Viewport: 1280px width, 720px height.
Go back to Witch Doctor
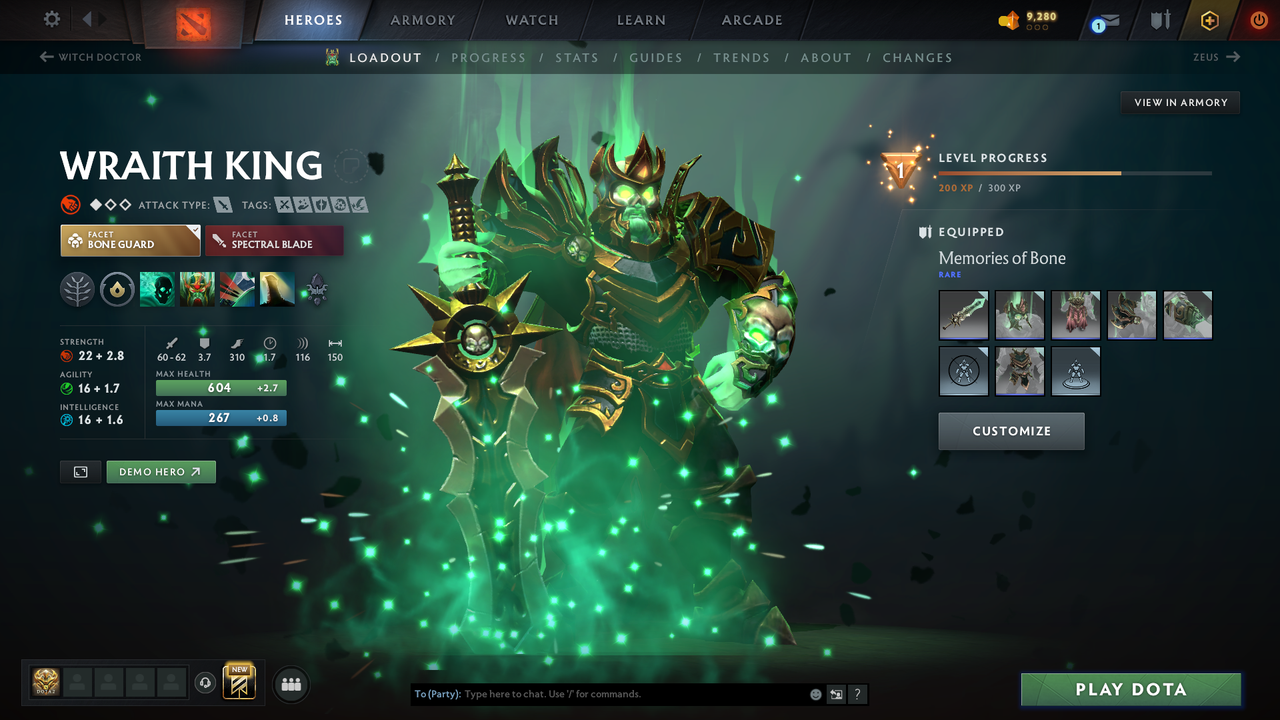[x=90, y=57]
